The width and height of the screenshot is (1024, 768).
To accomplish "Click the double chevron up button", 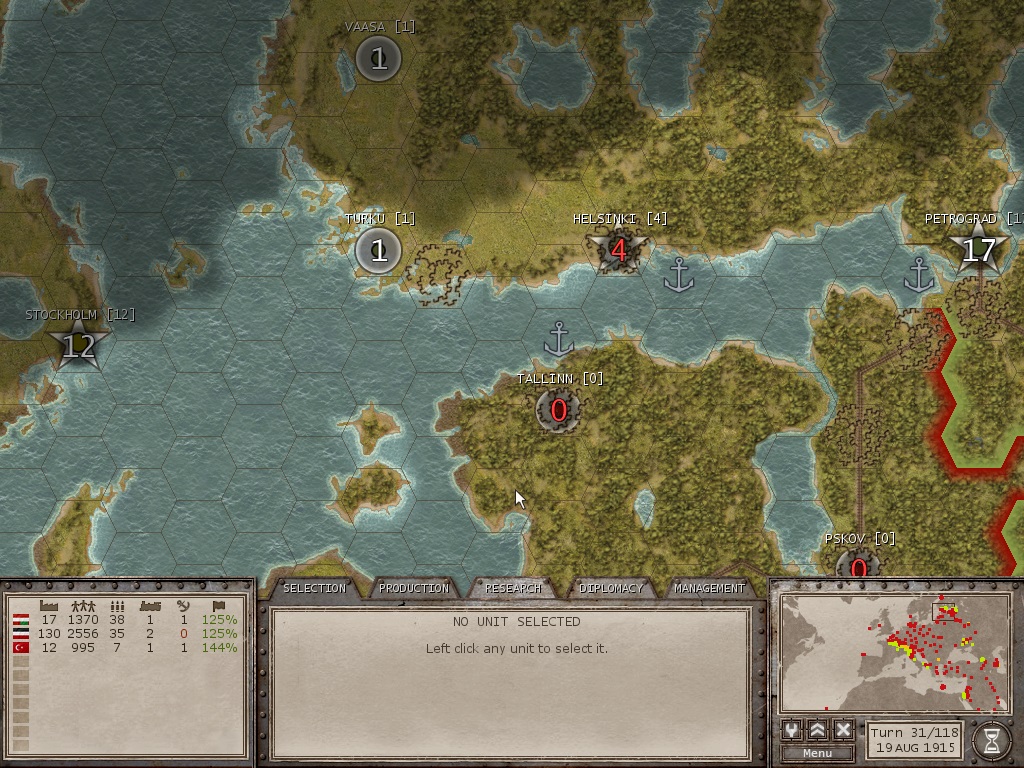I will 818,730.
